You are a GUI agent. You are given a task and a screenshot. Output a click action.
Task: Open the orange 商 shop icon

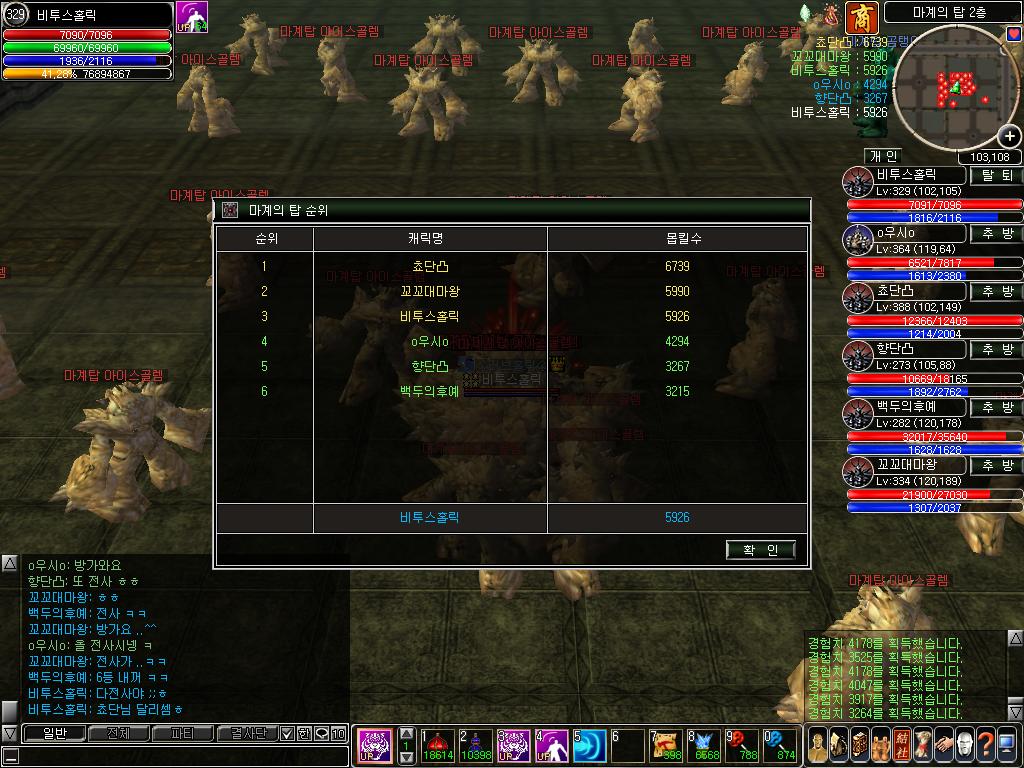coord(860,17)
